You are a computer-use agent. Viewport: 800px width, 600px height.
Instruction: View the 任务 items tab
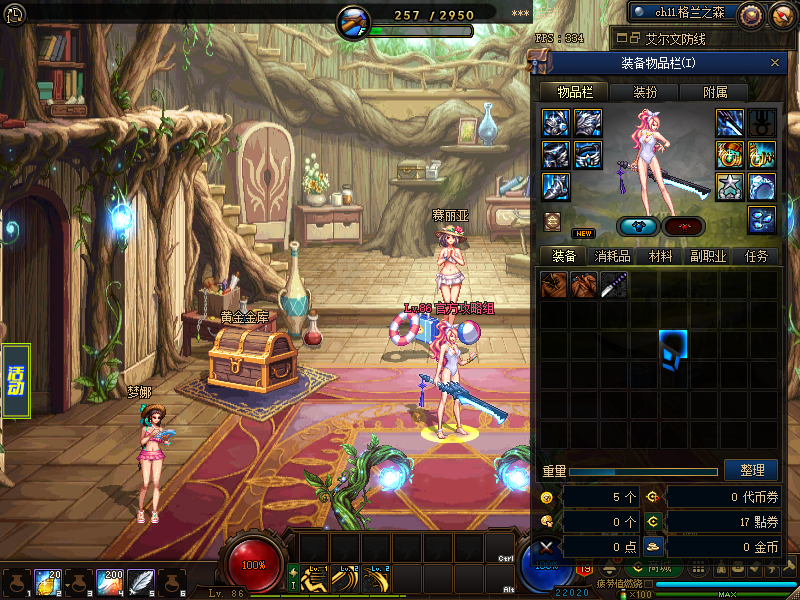tap(755, 256)
